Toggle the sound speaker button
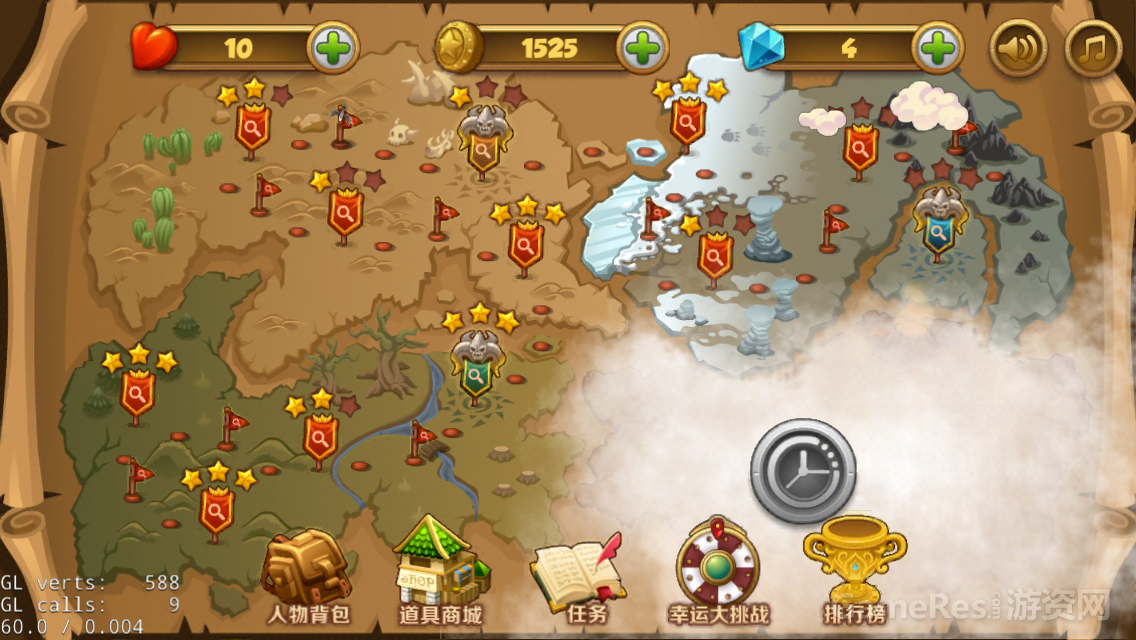The width and height of the screenshot is (1136, 640). pyautogui.click(x=1018, y=47)
